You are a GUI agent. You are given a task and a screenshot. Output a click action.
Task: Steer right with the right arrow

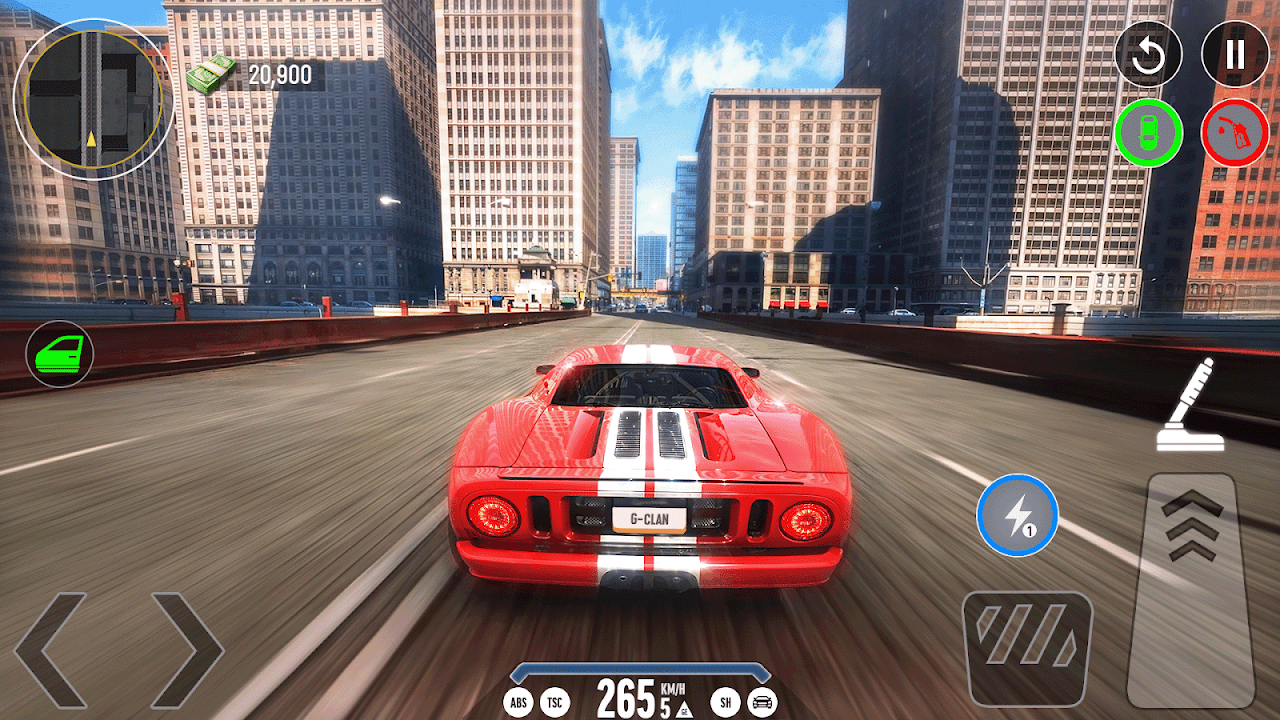tap(186, 650)
